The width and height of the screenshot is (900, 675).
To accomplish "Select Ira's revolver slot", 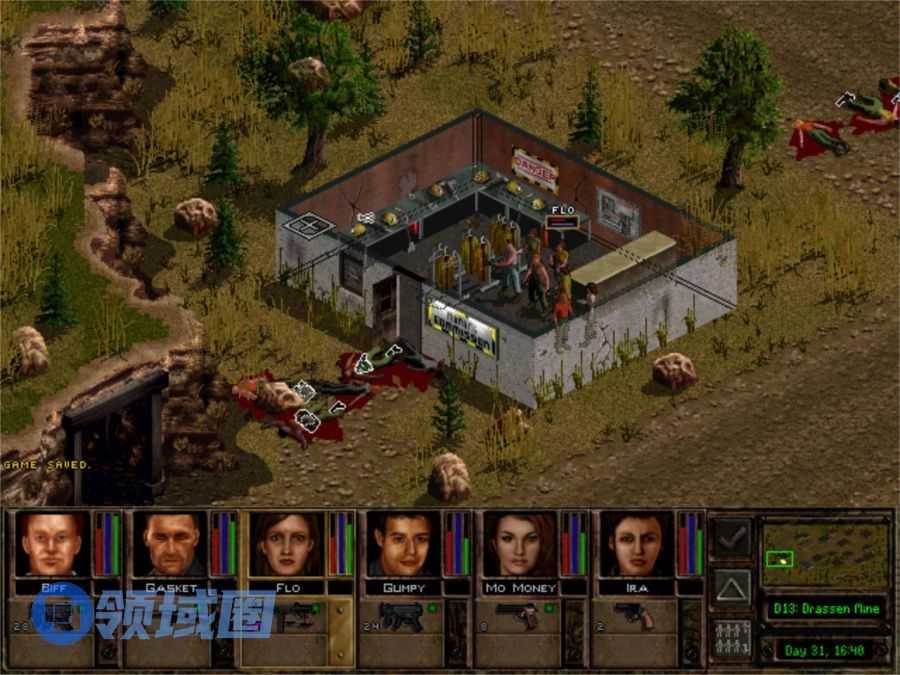I will (x=637, y=618).
